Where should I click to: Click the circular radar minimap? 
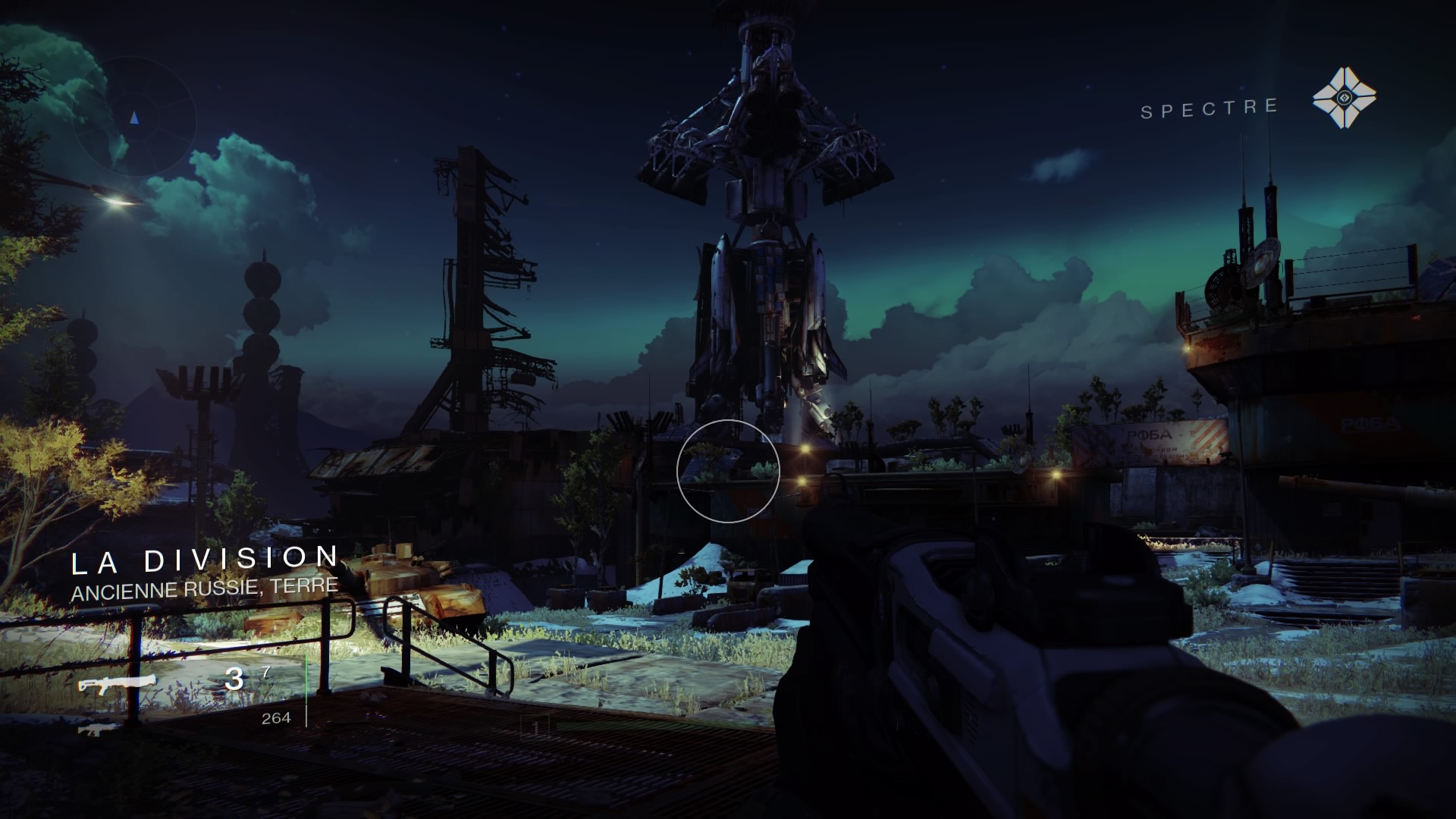(x=135, y=120)
